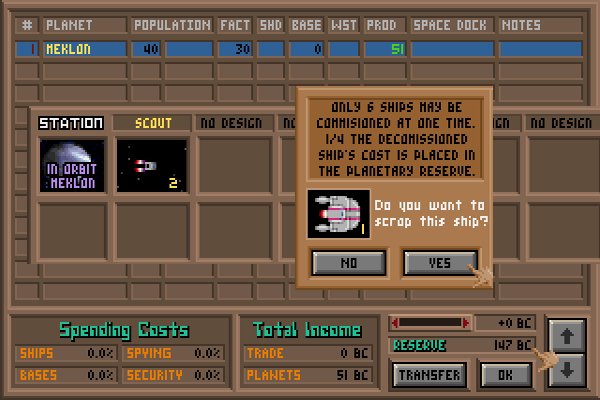
Task: Click the planet list down arrow
Action: pos(565,369)
